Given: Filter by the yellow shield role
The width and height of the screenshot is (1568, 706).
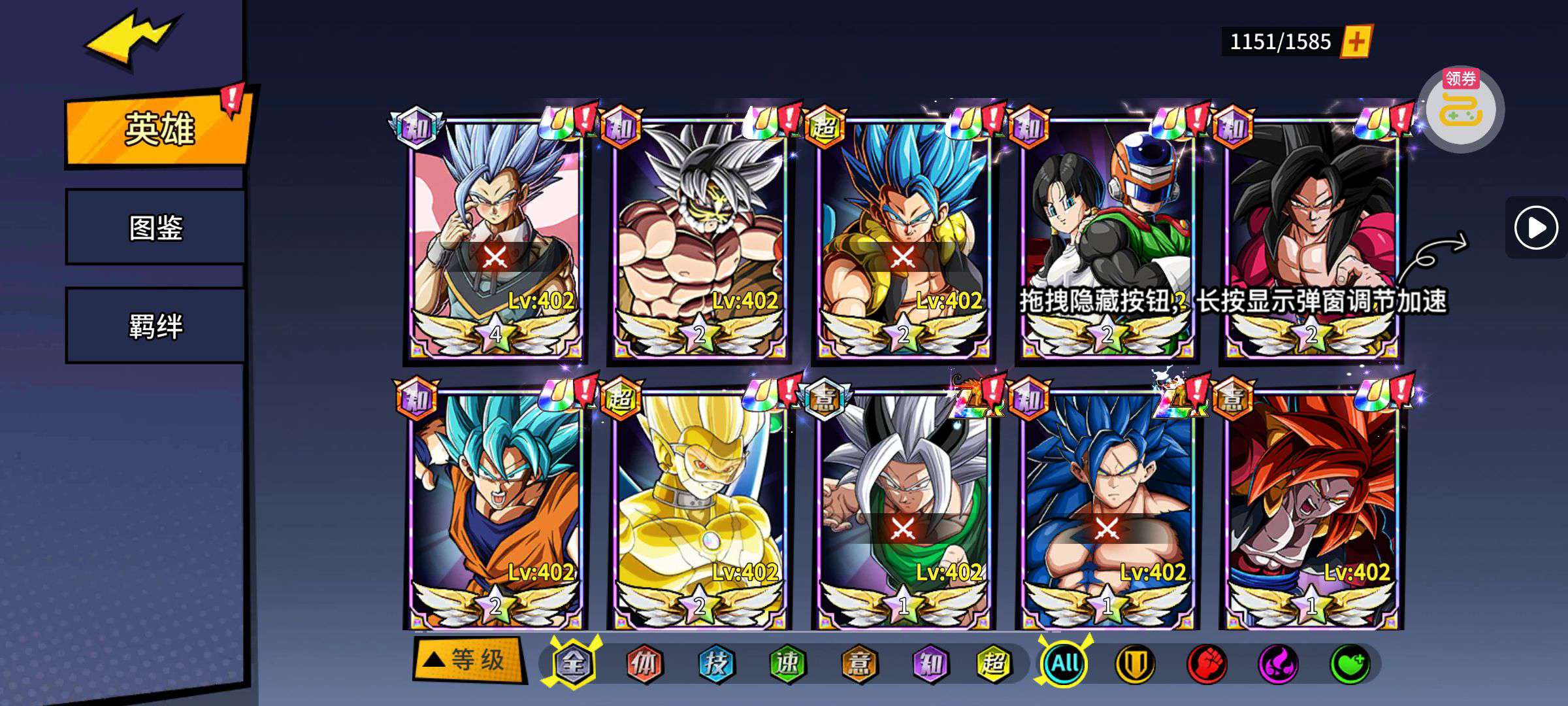Looking at the screenshot, I should 1135,664.
